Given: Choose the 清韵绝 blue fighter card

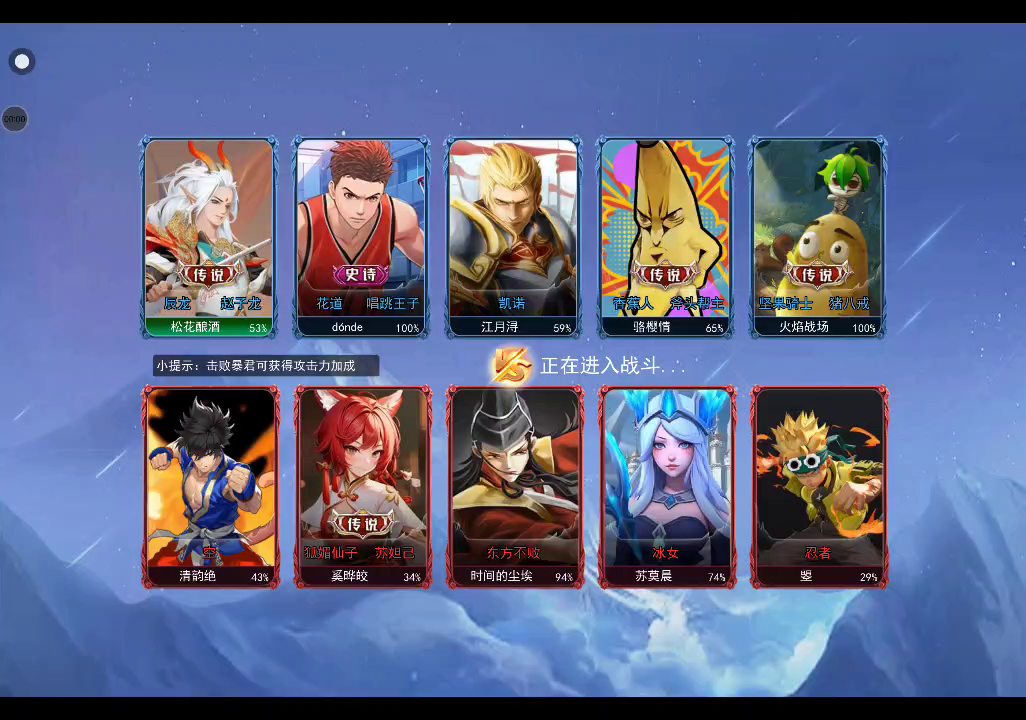Looking at the screenshot, I should coord(211,485).
